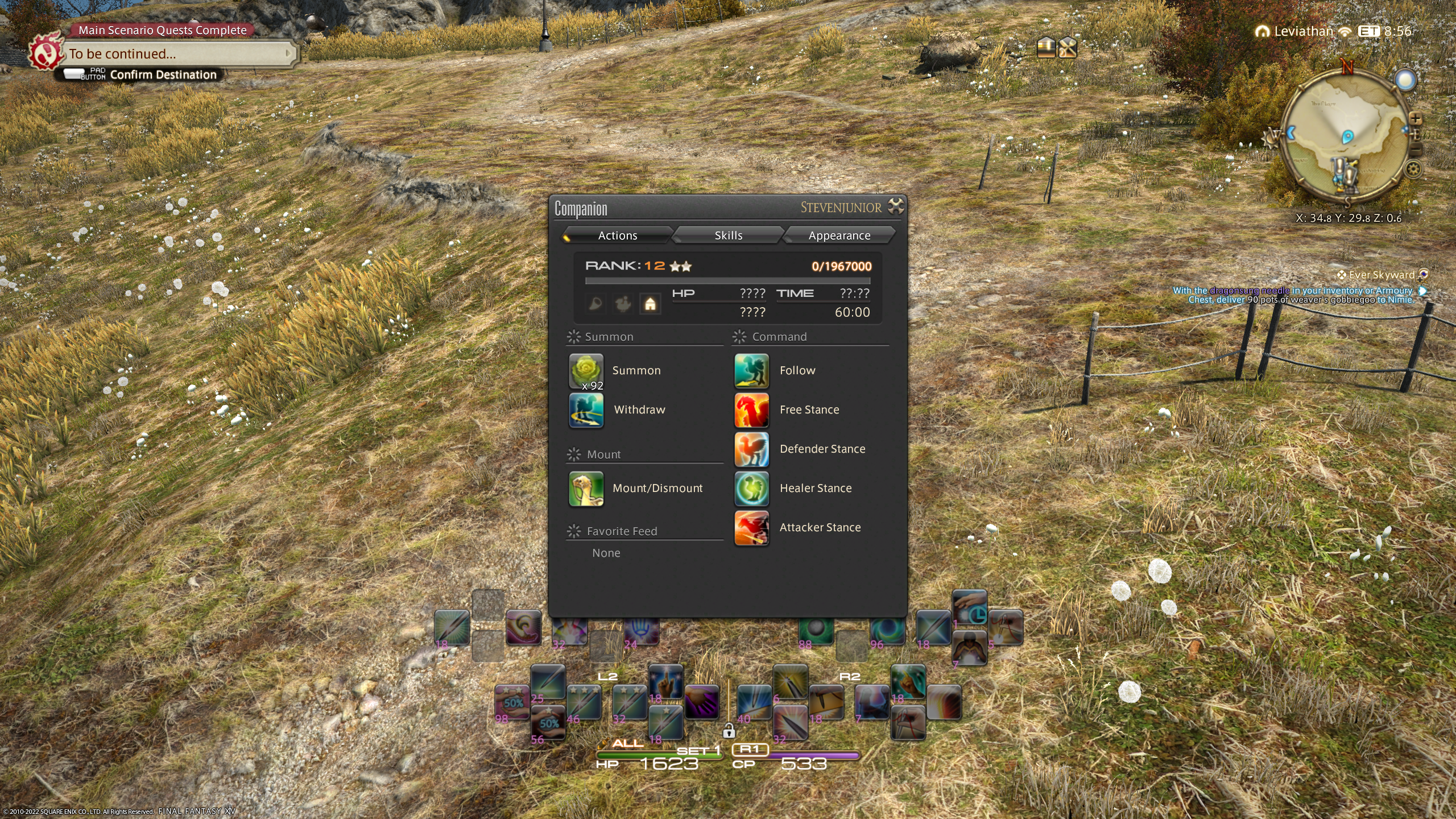Select the Ever Skyward quest tracker entry
Screen dimensions: 1456x819
(1381, 275)
